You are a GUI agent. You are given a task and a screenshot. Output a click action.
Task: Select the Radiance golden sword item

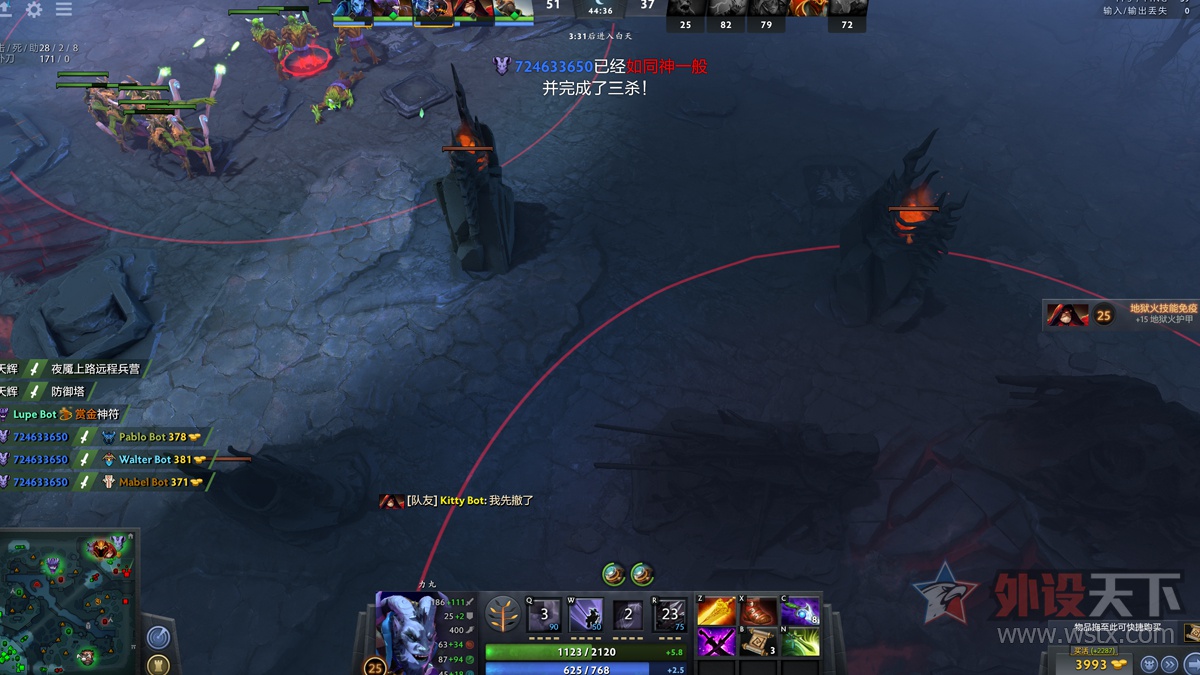pos(717,611)
